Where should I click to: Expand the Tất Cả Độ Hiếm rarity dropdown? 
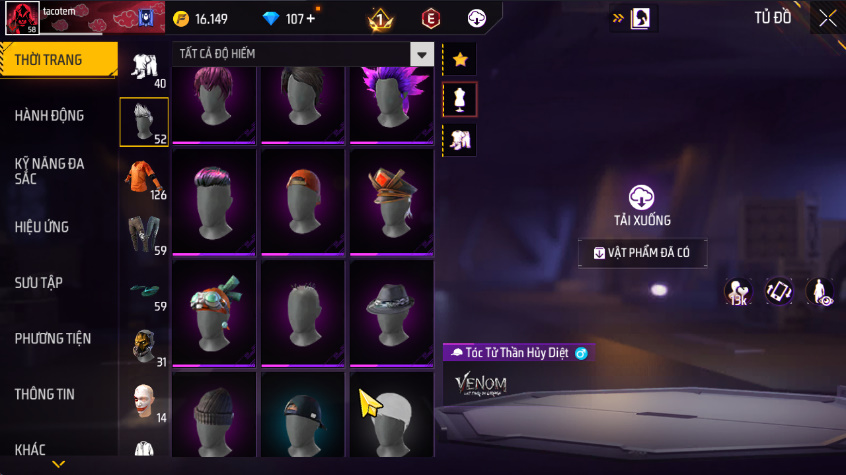[x=422, y=54]
